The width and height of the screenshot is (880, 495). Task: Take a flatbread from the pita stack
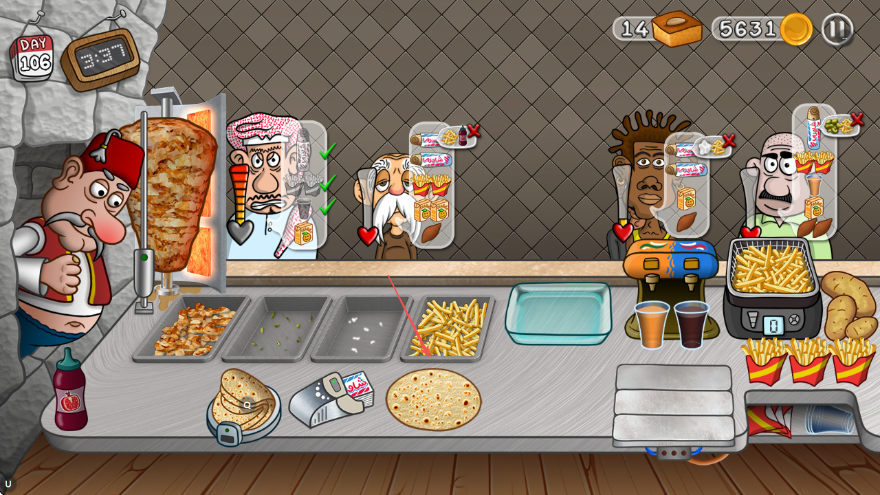click(x=243, y=400)
